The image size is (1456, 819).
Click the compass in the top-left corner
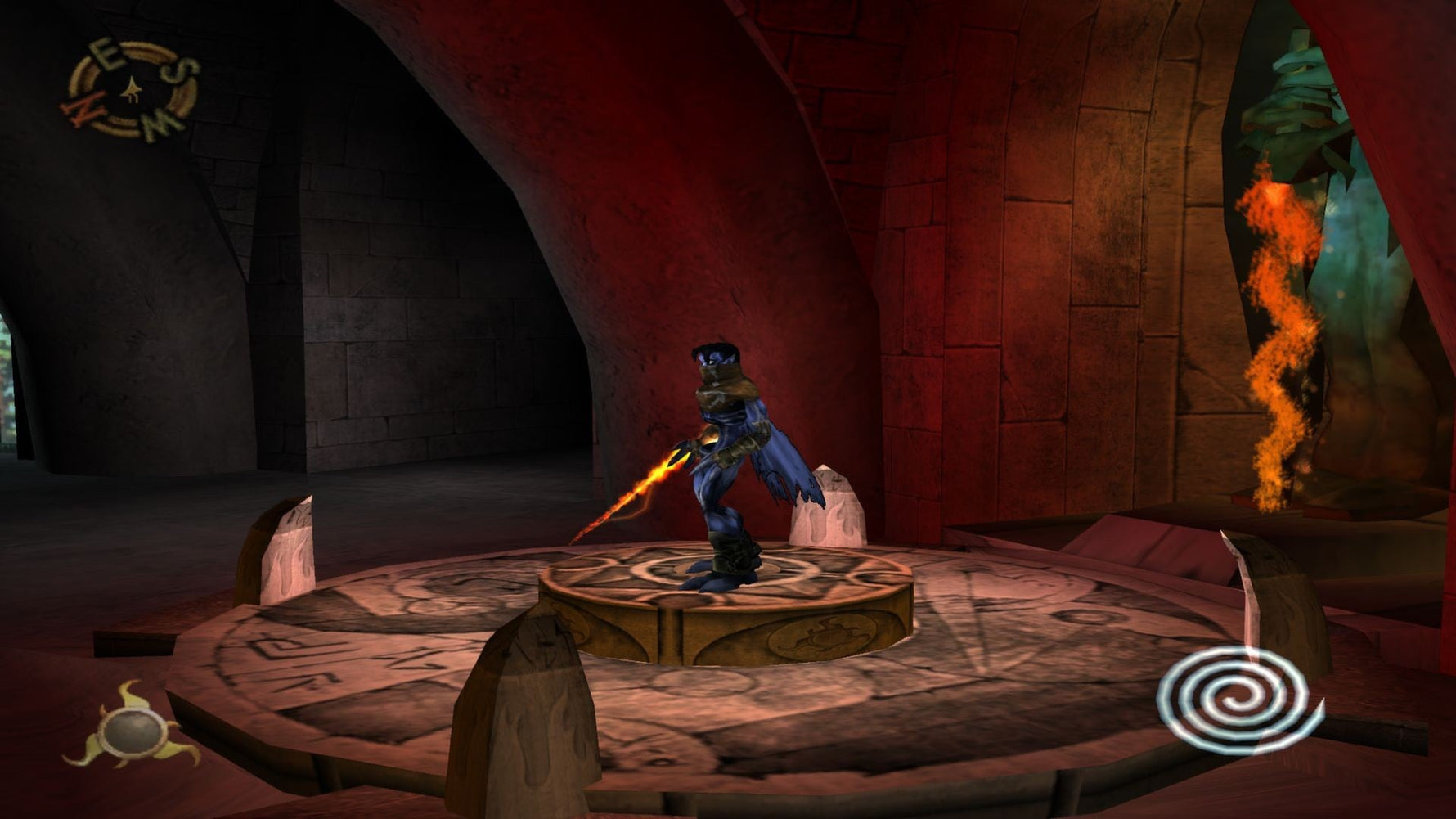pyautogui.click(x=131, y=90)
